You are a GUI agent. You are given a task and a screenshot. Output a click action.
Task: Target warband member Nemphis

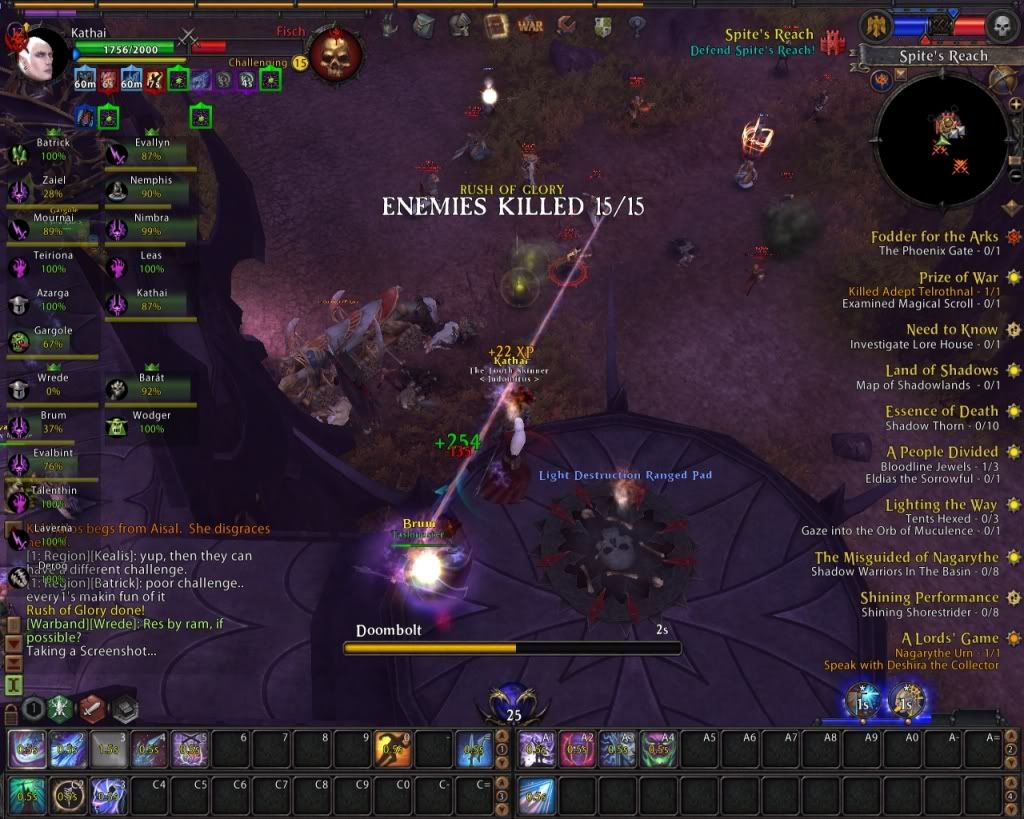[x=150, y=188]
